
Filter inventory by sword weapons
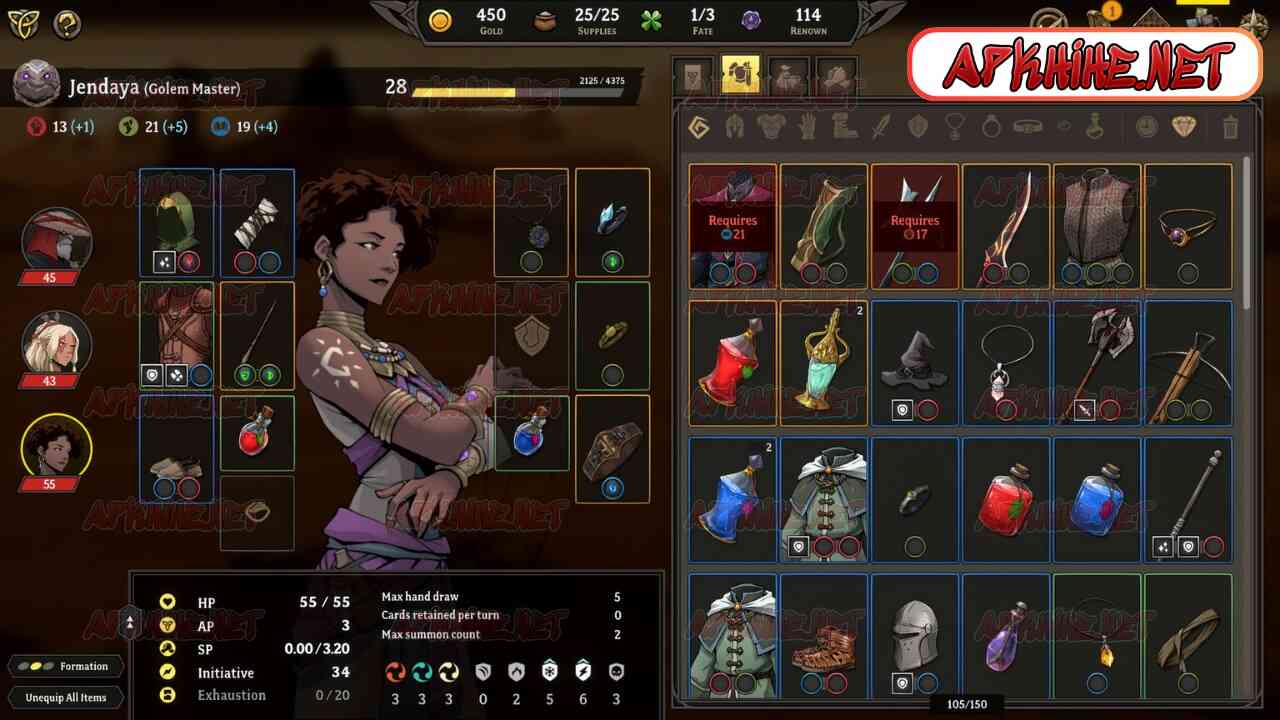[x=880, y=127]
